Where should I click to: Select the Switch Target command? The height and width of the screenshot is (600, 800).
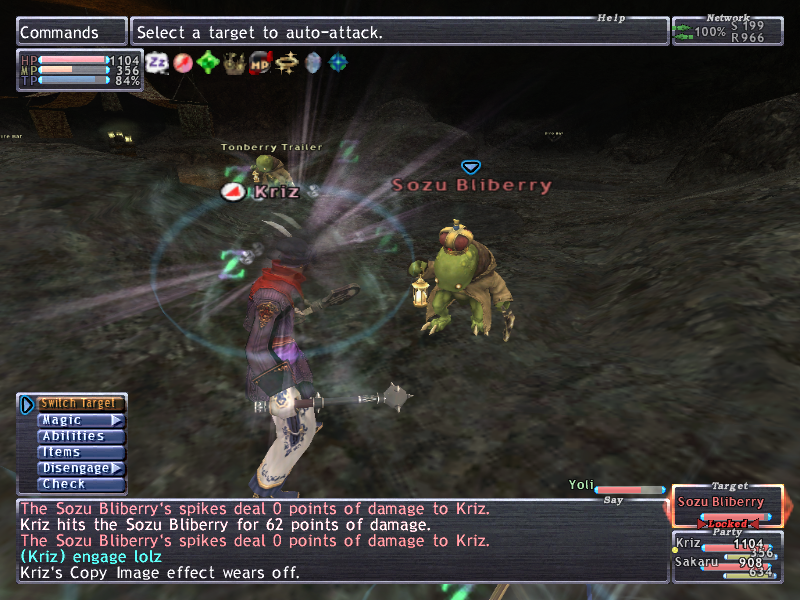point(78,404)
